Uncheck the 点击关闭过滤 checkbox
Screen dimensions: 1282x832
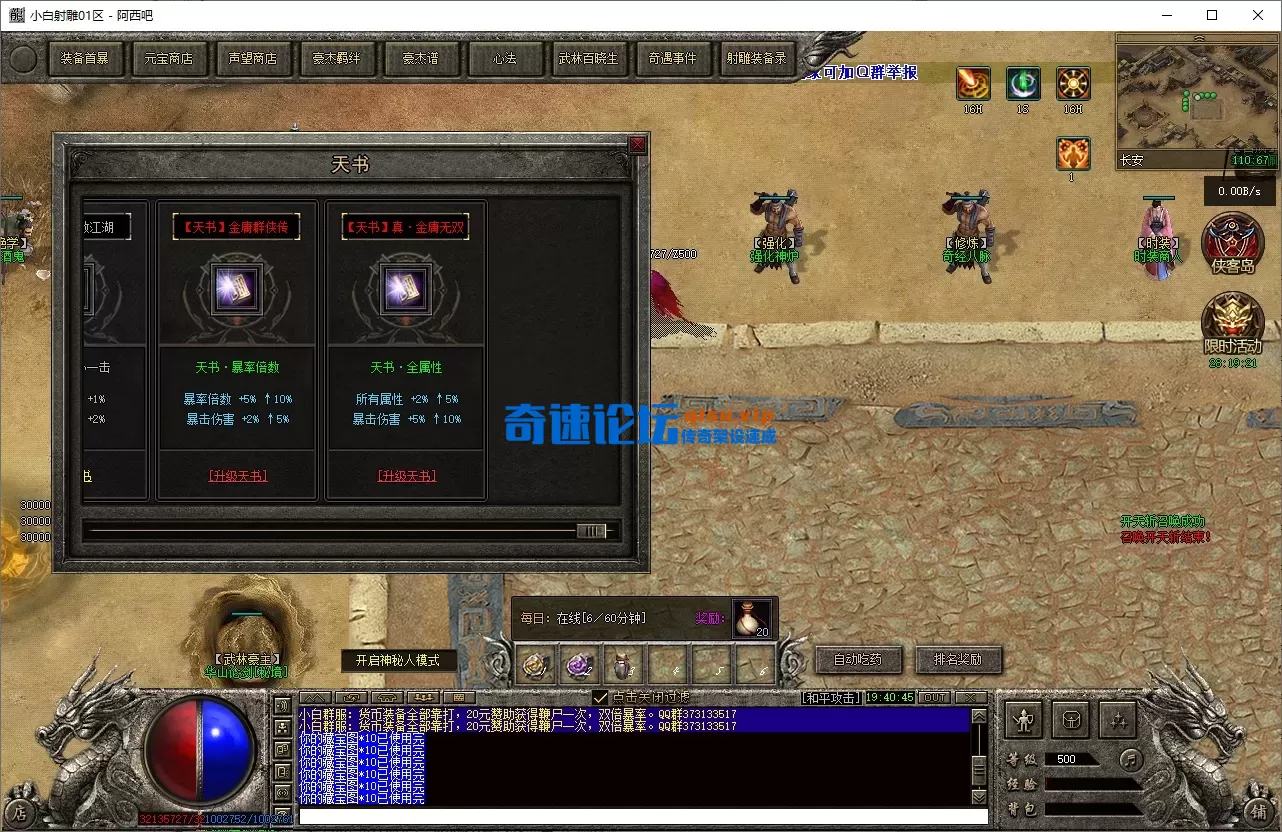600,697
